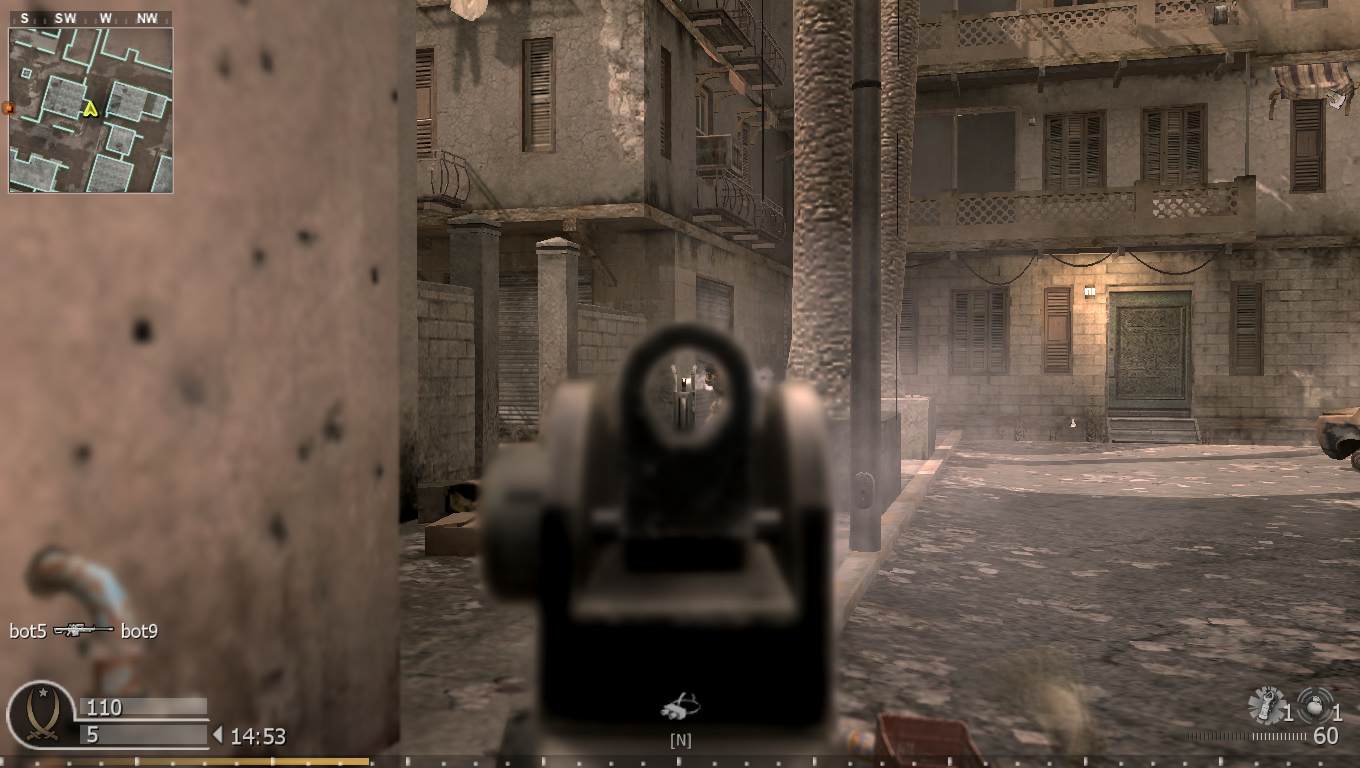Click the sprint indicator icon above [N]
Screen dimensions: 1360x768
point(679,706)
